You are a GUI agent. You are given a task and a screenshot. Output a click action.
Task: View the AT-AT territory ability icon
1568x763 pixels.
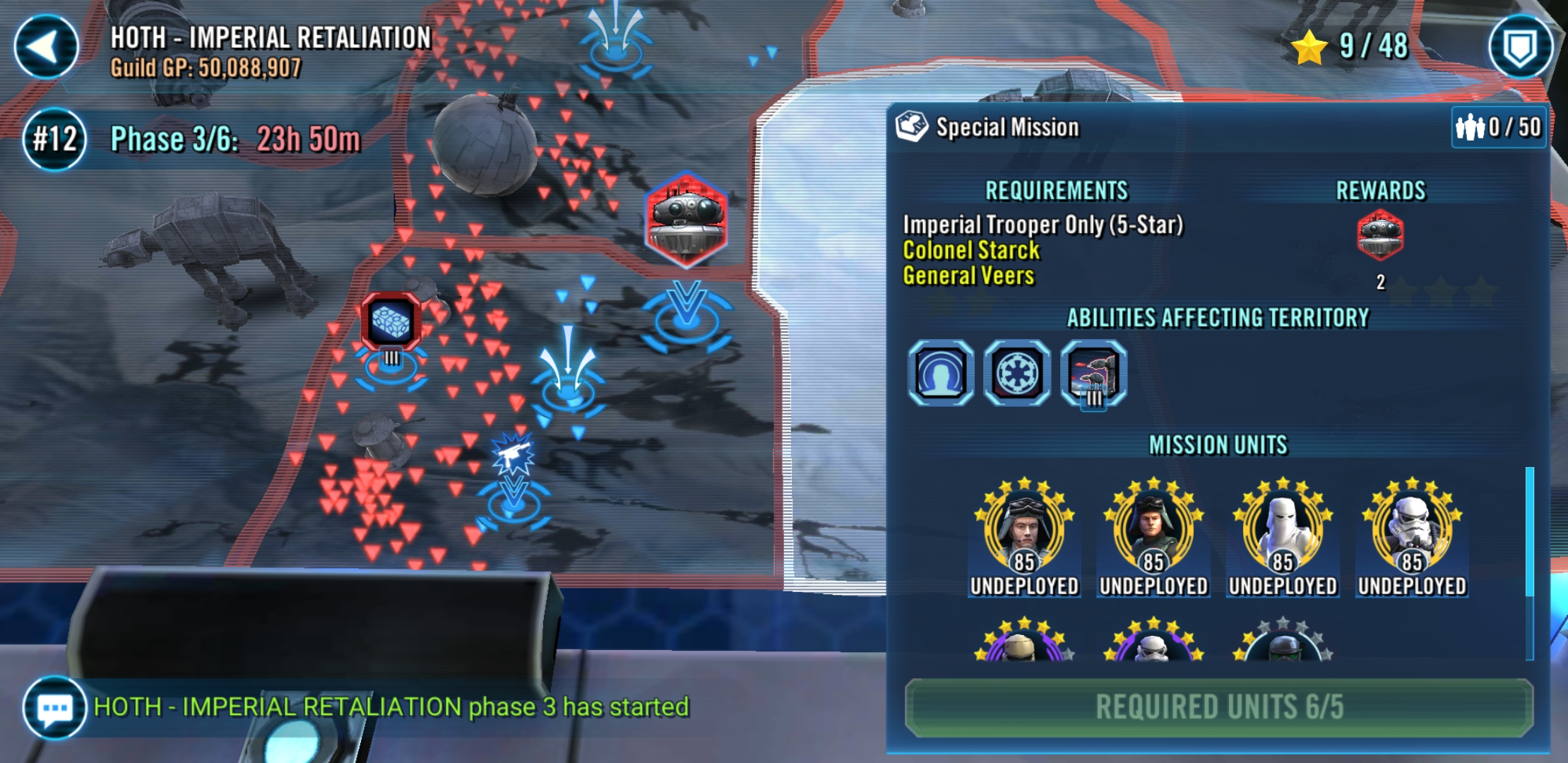[x=1093, y=372]
